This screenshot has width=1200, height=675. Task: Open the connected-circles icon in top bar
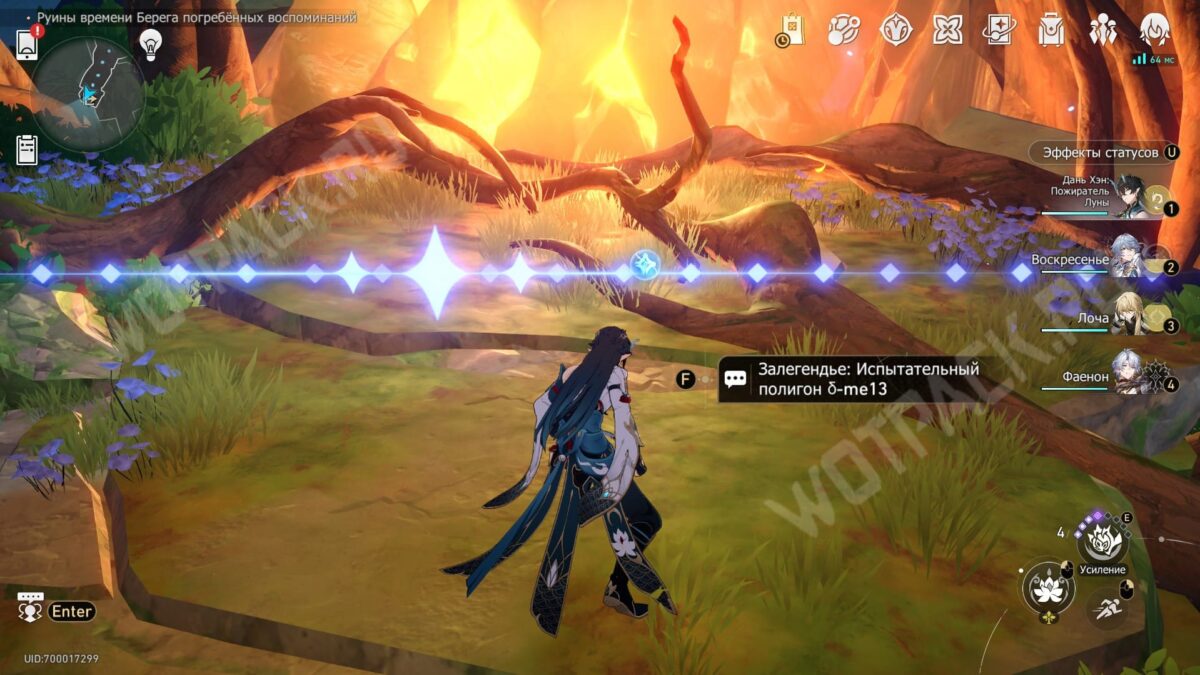pos(843,30)
